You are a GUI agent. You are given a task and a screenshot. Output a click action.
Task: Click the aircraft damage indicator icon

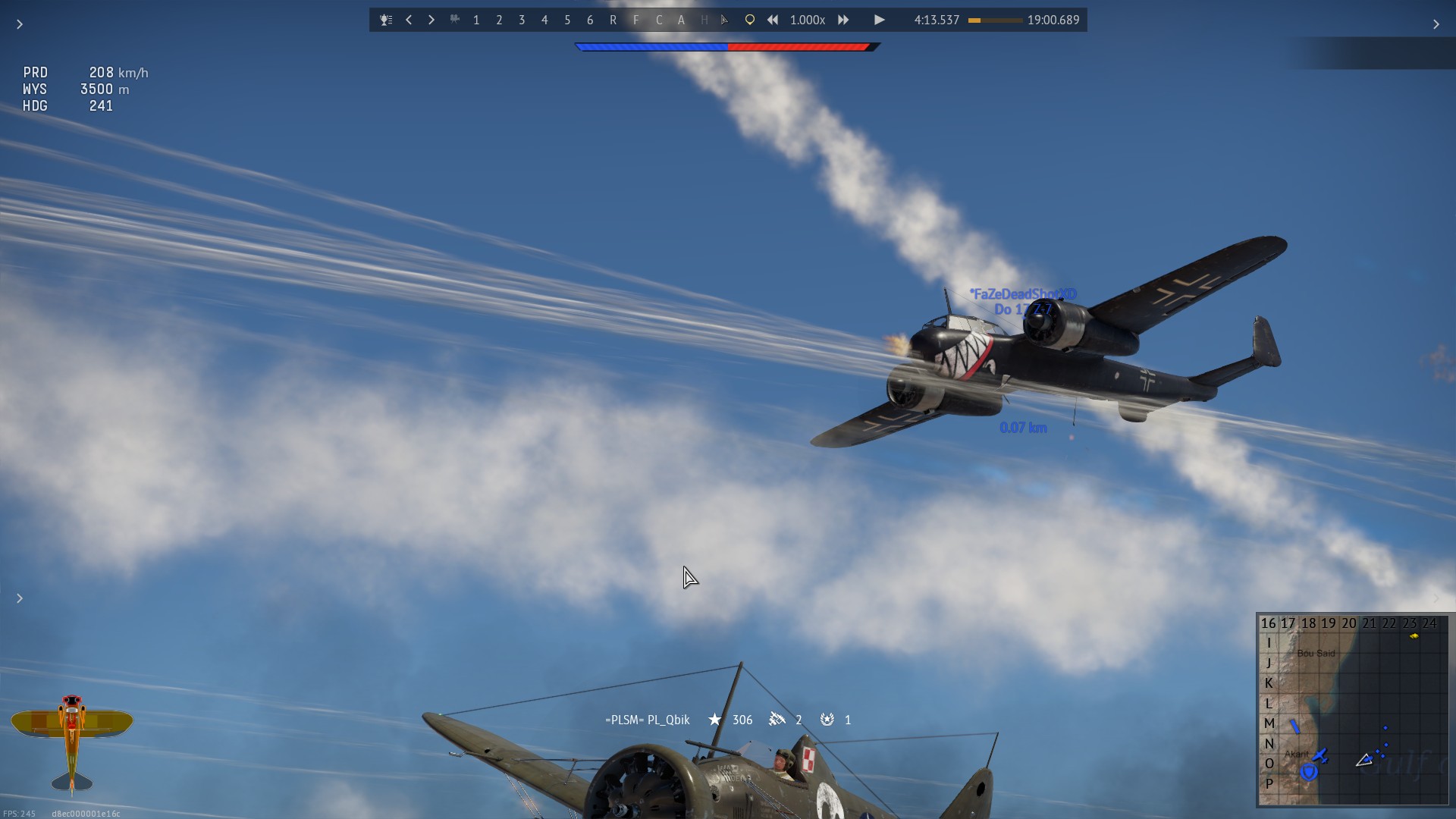[72, 741]
